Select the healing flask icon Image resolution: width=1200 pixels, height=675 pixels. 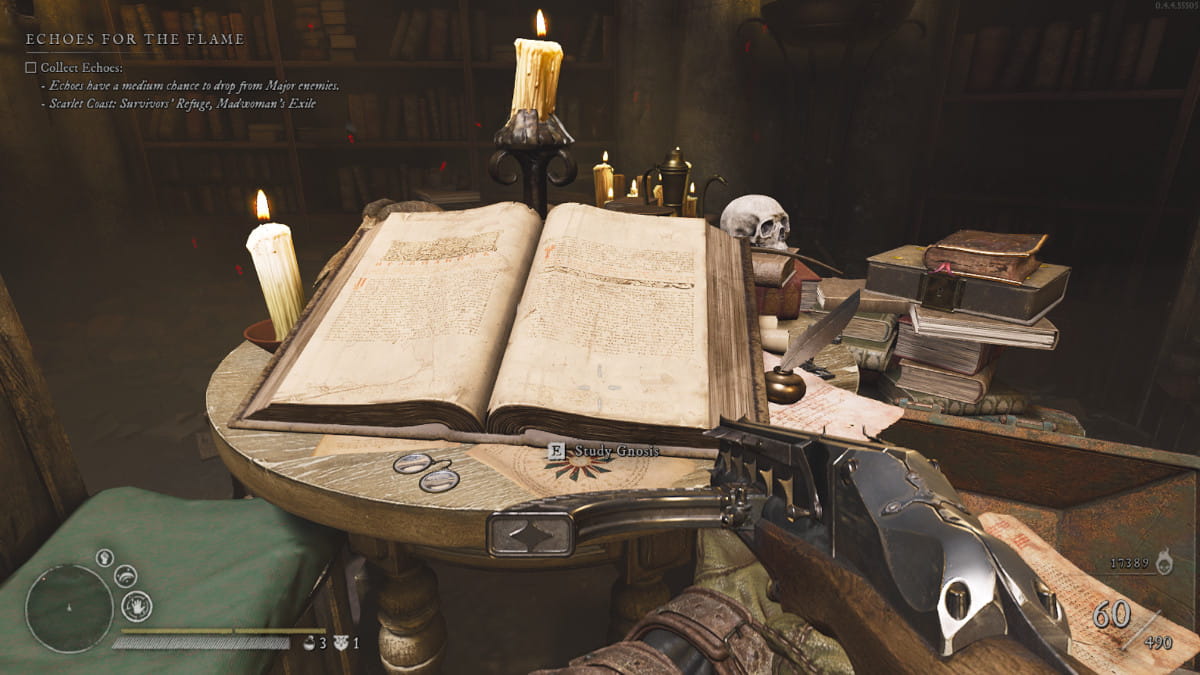310,643
